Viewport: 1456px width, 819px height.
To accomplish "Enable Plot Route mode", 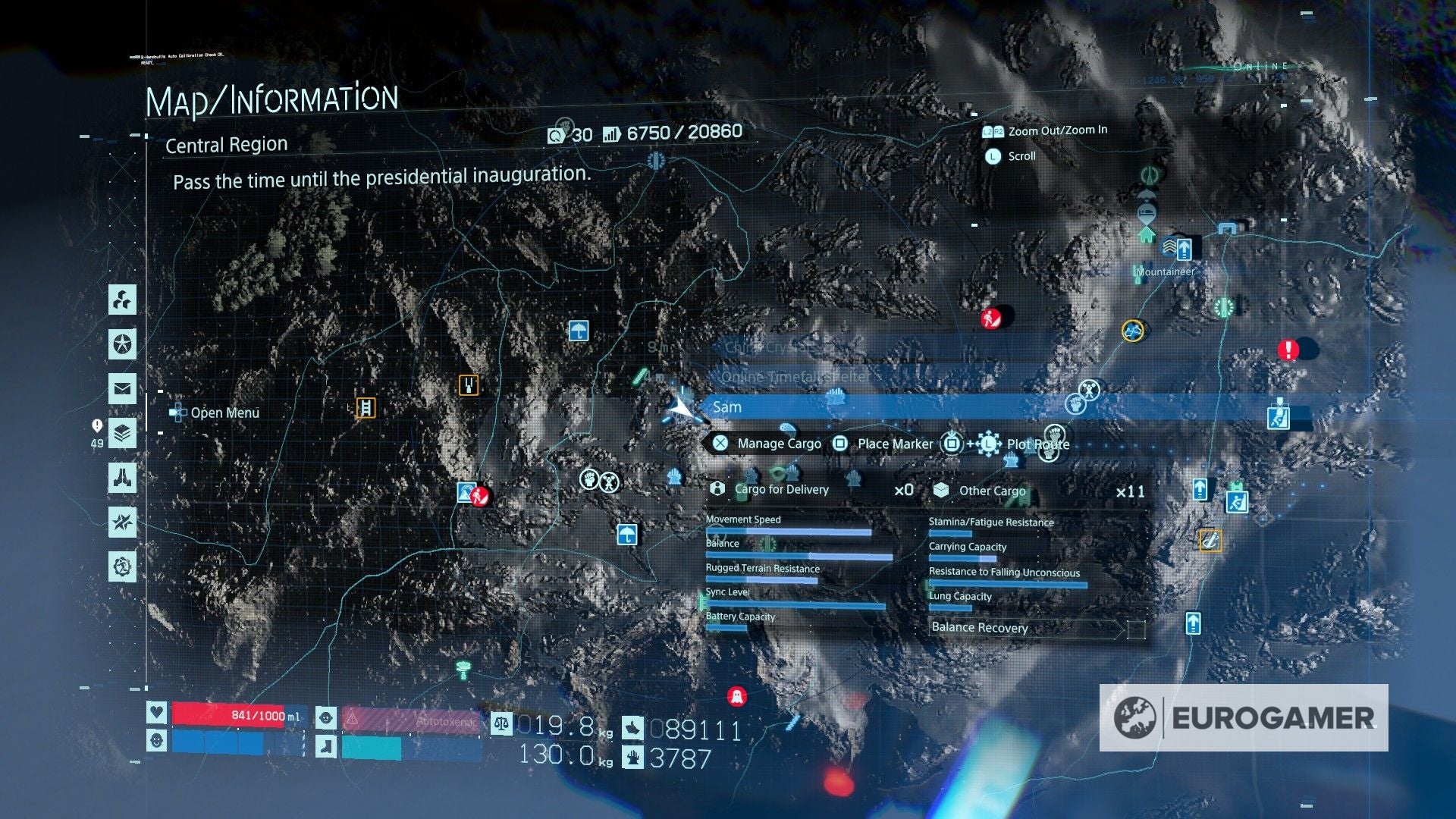I will tap(1037, 444).
